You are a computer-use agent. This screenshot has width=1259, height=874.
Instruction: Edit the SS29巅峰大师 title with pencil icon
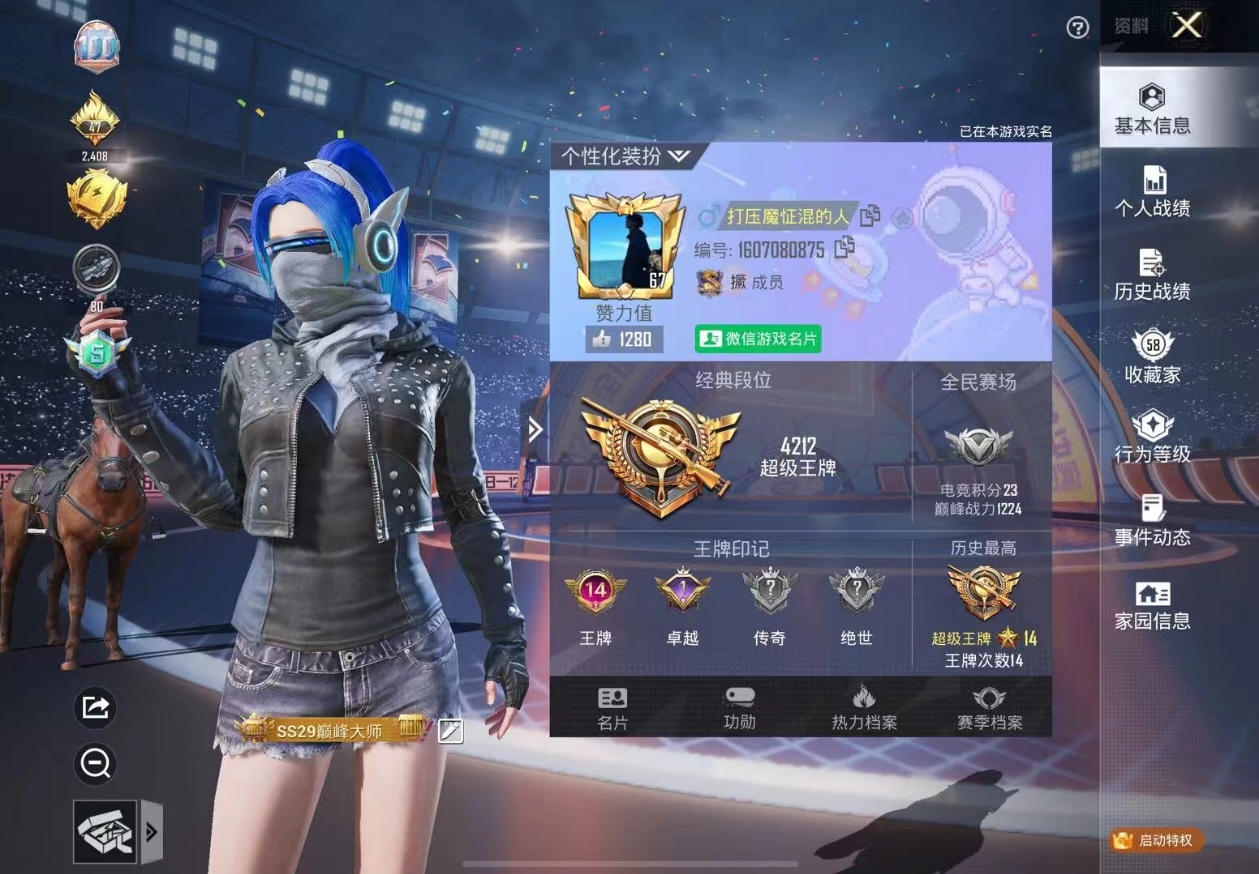click(x=451, y=731)
